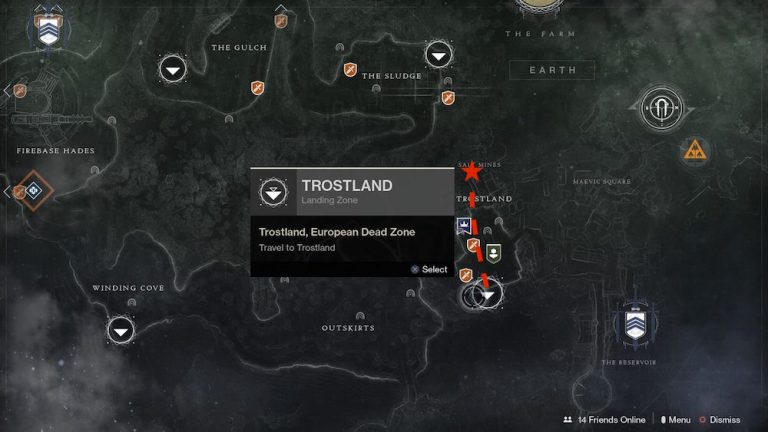This screenshot has height=432, width=768.
Task: Select the adventure marker left of The Sludge
Action: tap(350, 69)
